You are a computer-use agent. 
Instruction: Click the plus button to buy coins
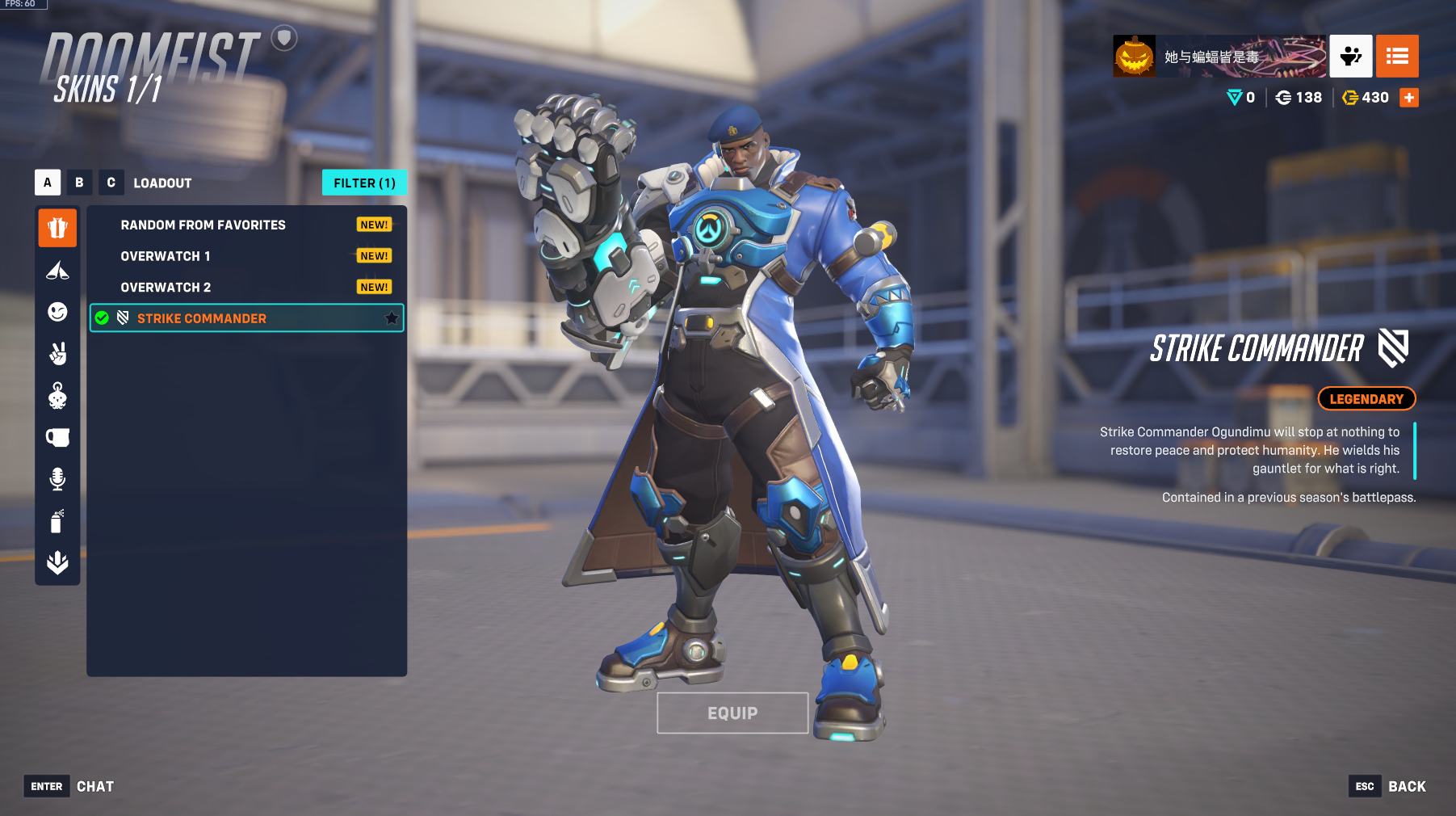[1409, 98]
